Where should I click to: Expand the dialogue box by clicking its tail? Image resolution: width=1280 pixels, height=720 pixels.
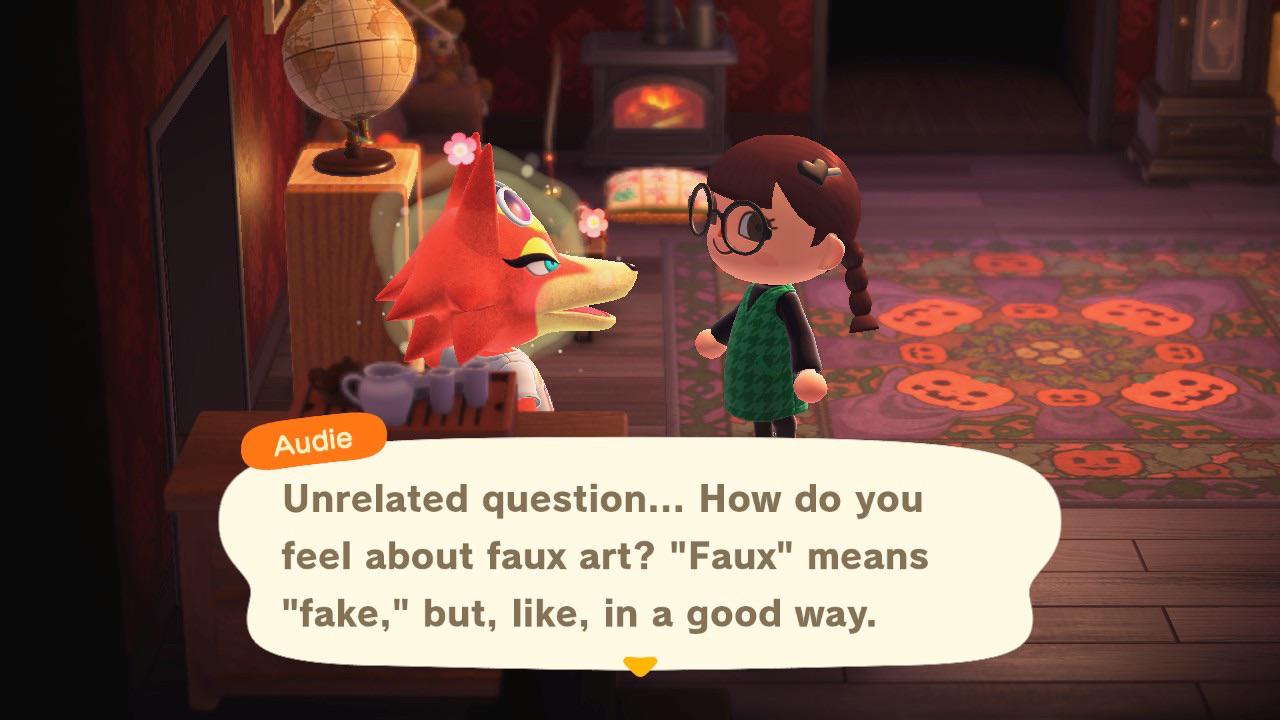coord(641,662)
